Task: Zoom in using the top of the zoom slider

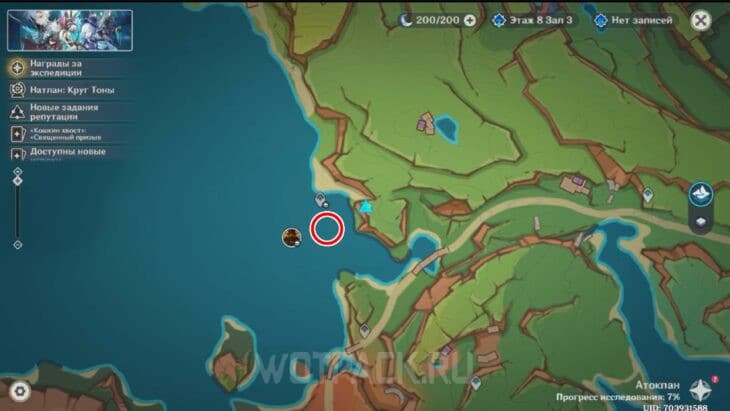Action: [17, 172]
